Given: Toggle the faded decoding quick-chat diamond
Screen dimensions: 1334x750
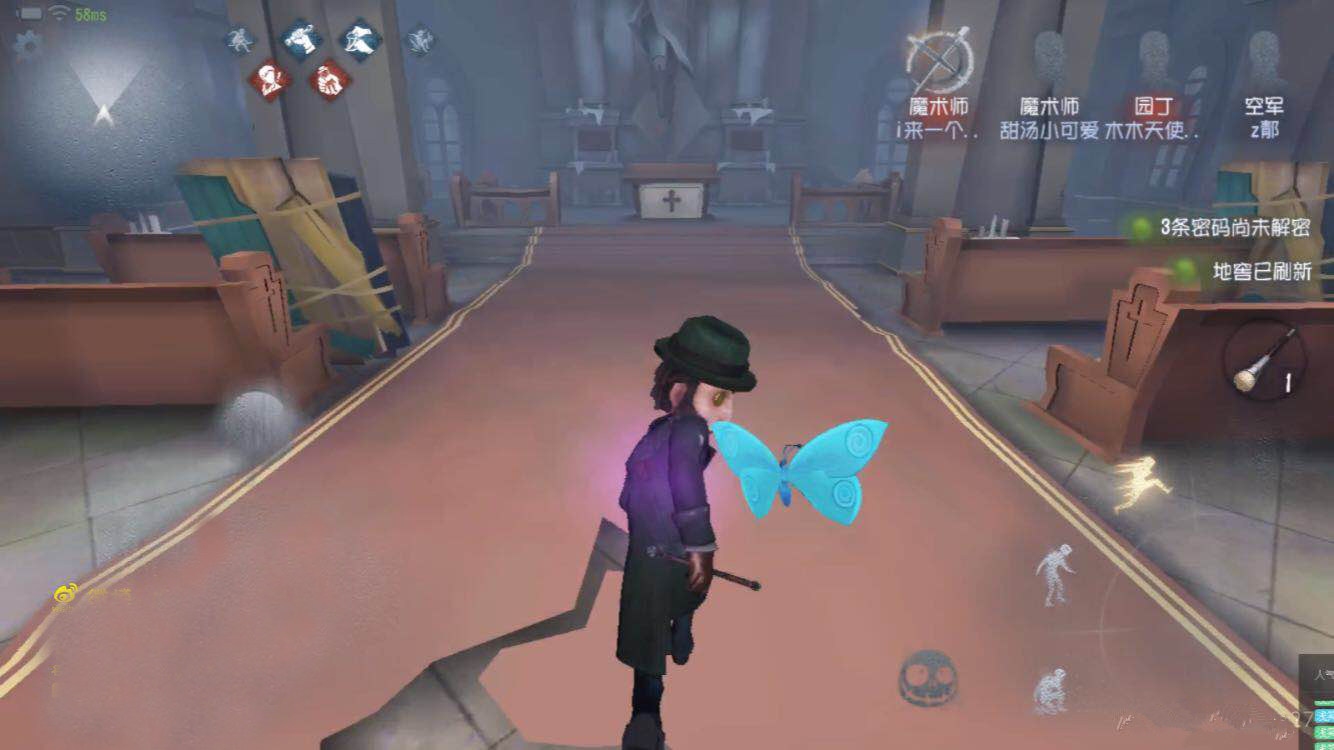Looking at the screenshot, I should point(238,38).
